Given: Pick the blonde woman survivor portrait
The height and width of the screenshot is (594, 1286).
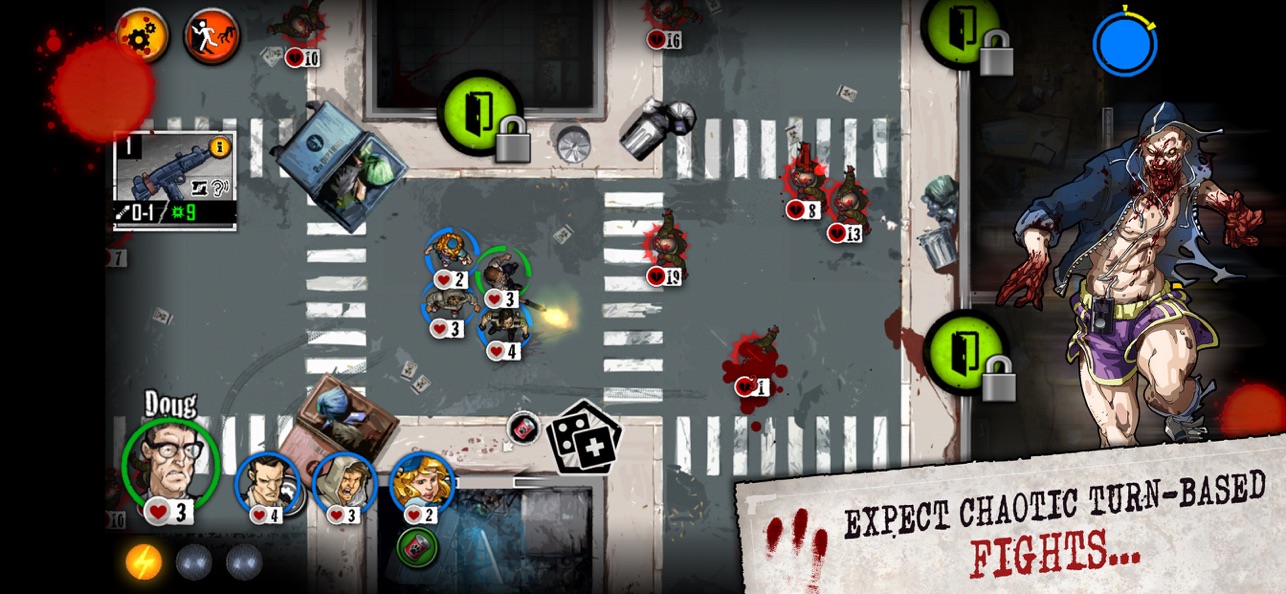Looking at the screenshot, I should point(421,484).
